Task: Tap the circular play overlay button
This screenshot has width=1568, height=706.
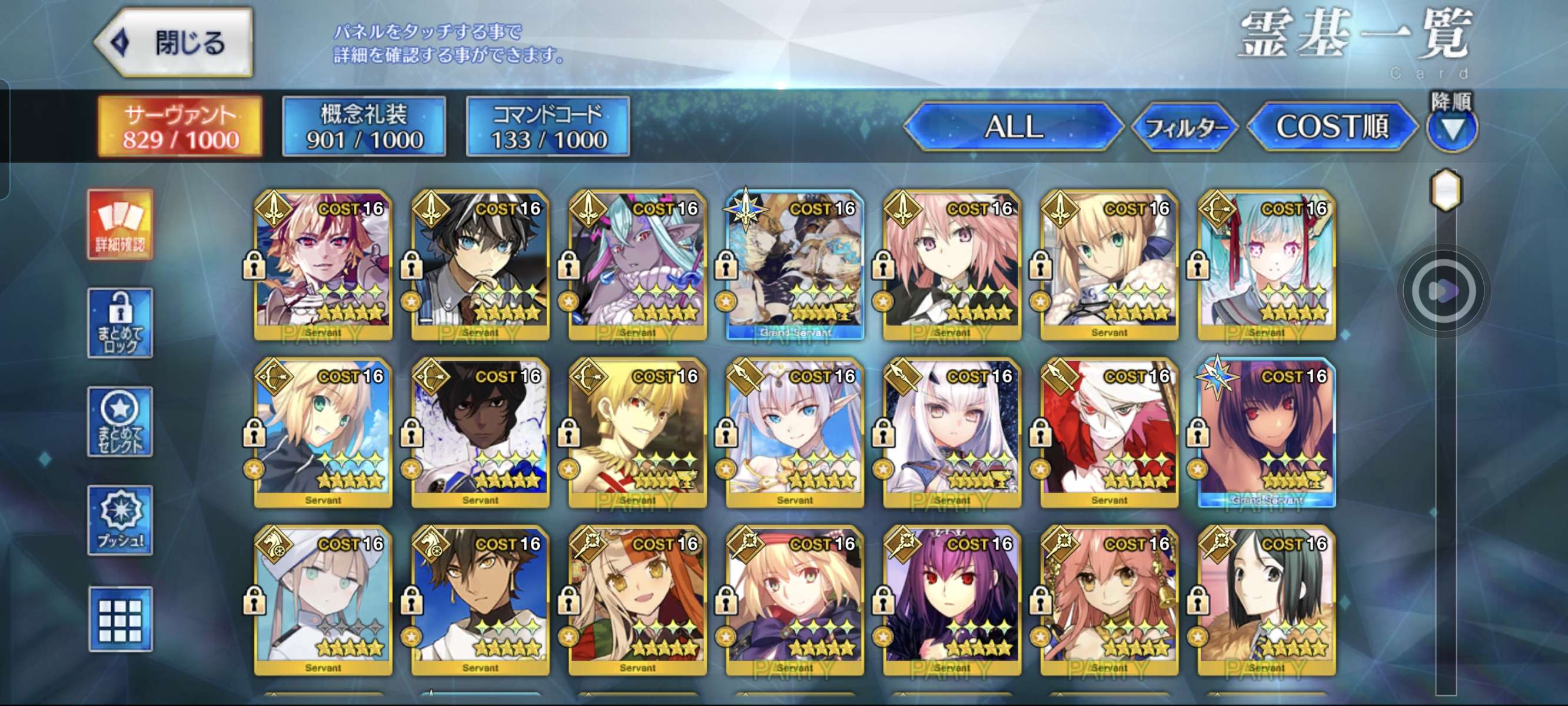Action: tap(1443, 292)
